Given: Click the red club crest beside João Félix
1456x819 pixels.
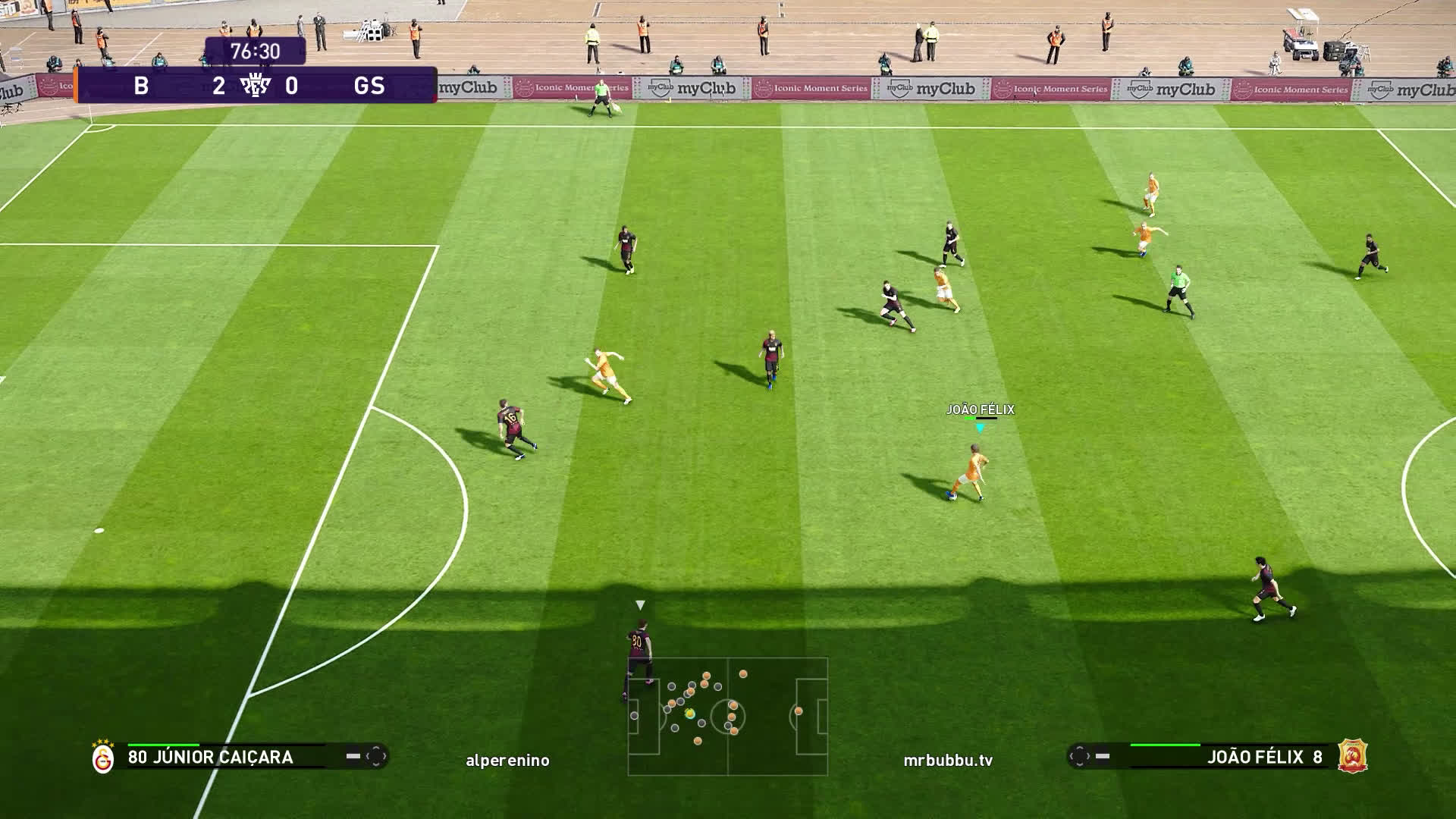Looking at the screenshot, I should (x=1352, y=756).
